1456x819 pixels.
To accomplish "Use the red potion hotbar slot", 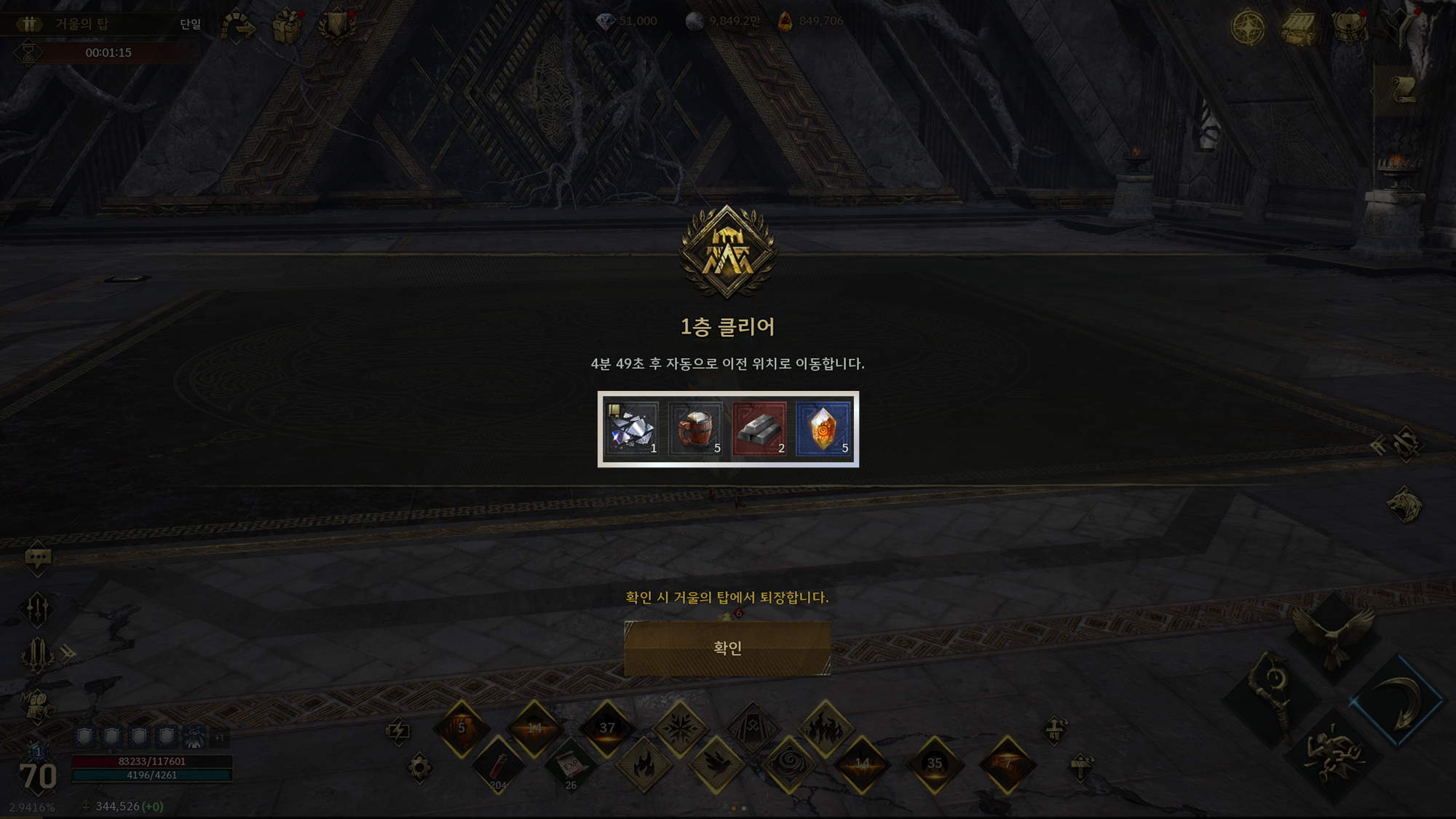I will [498, 766].
